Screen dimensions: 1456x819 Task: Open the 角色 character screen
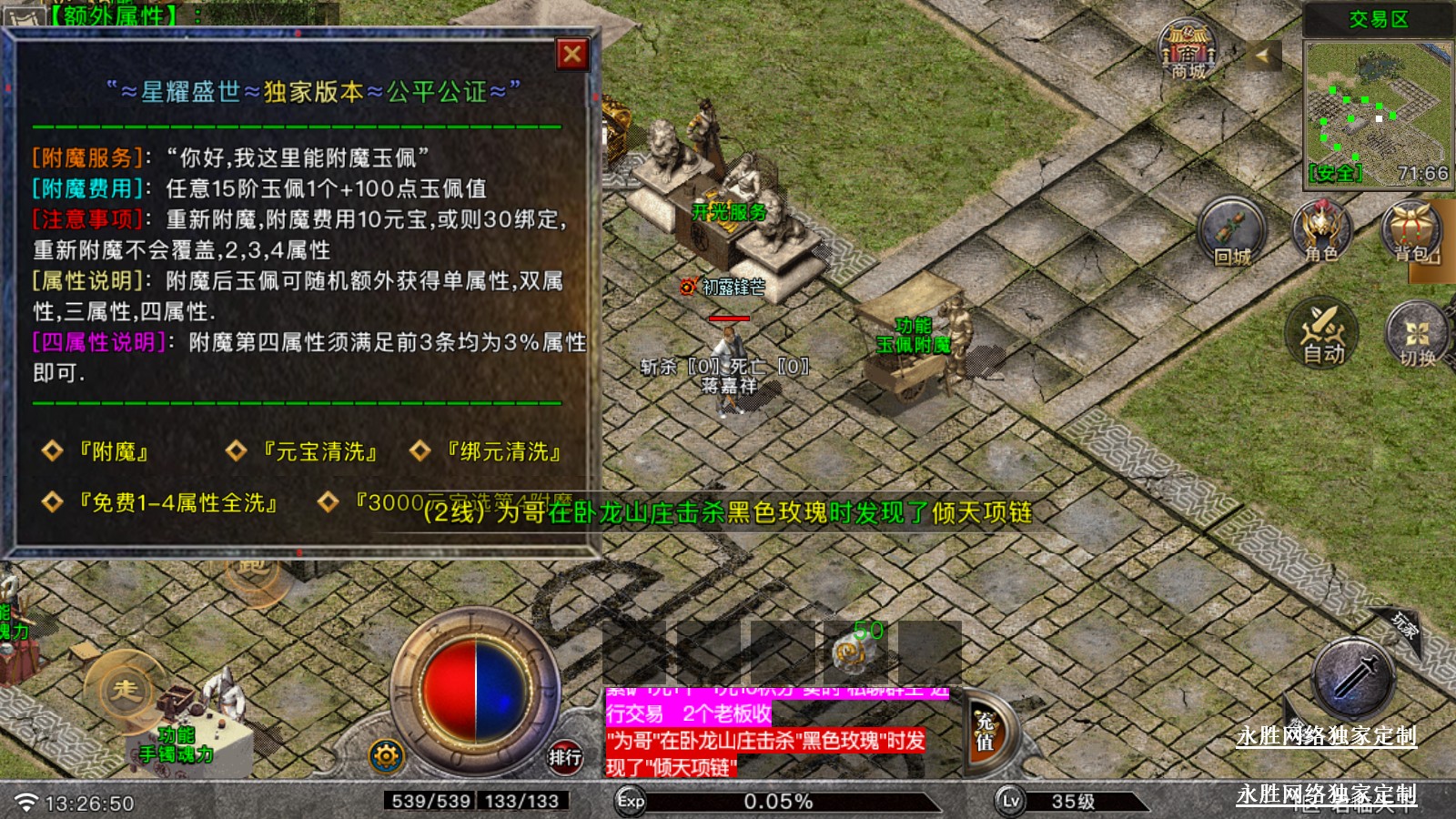[1321, 231]
